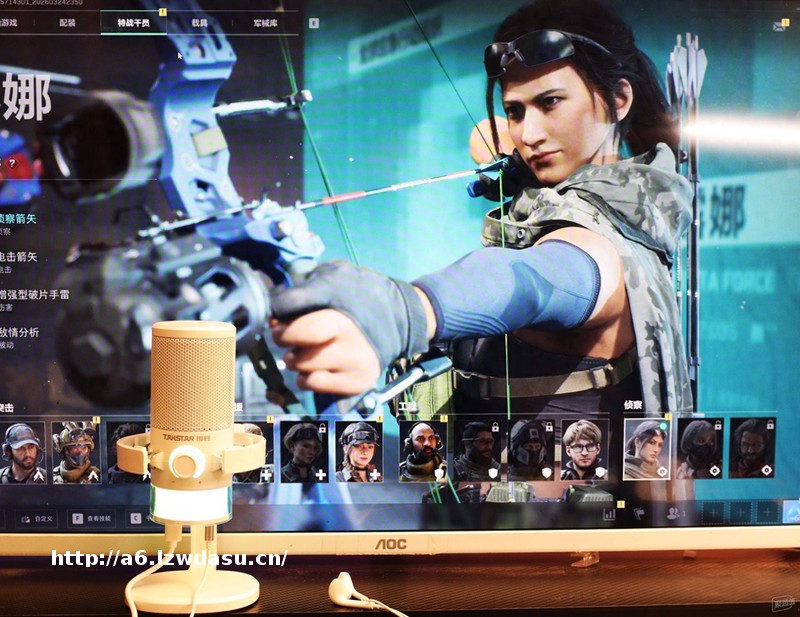Switch to the 配装 tab
Screen dimensions: 800x617
68,21
